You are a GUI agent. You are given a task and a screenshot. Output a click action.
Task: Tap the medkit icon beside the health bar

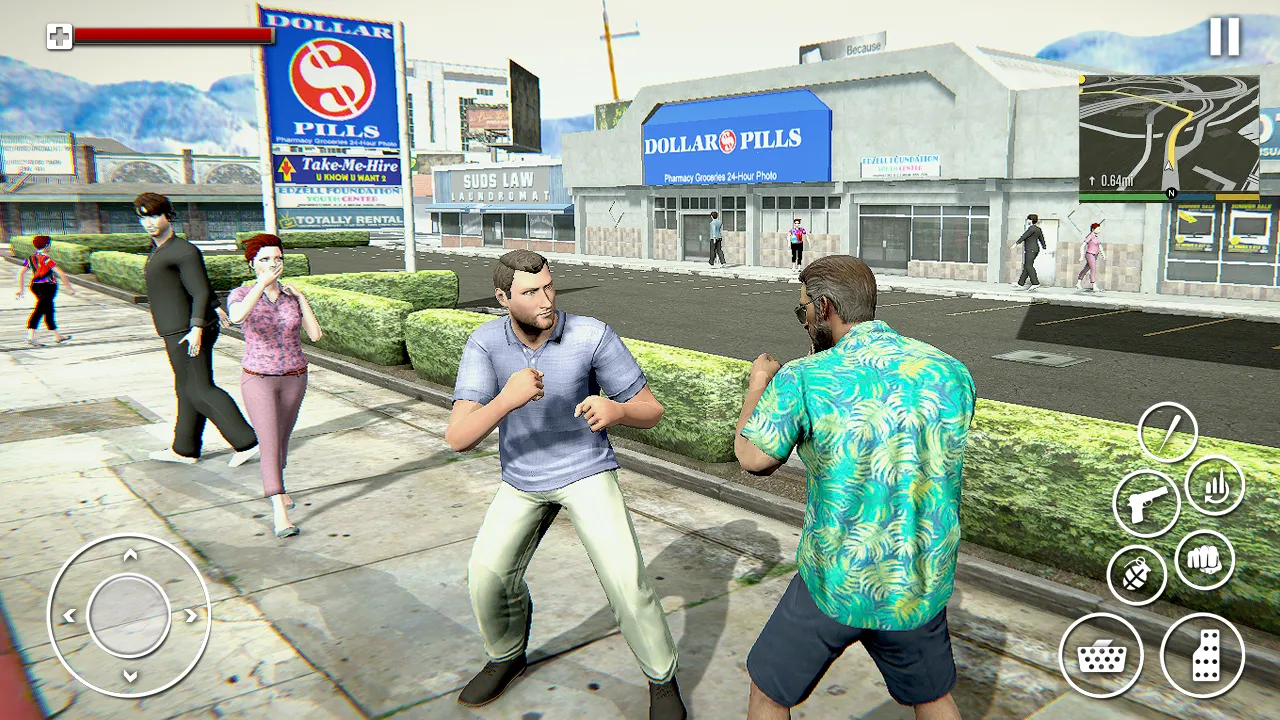coord(62,35)
